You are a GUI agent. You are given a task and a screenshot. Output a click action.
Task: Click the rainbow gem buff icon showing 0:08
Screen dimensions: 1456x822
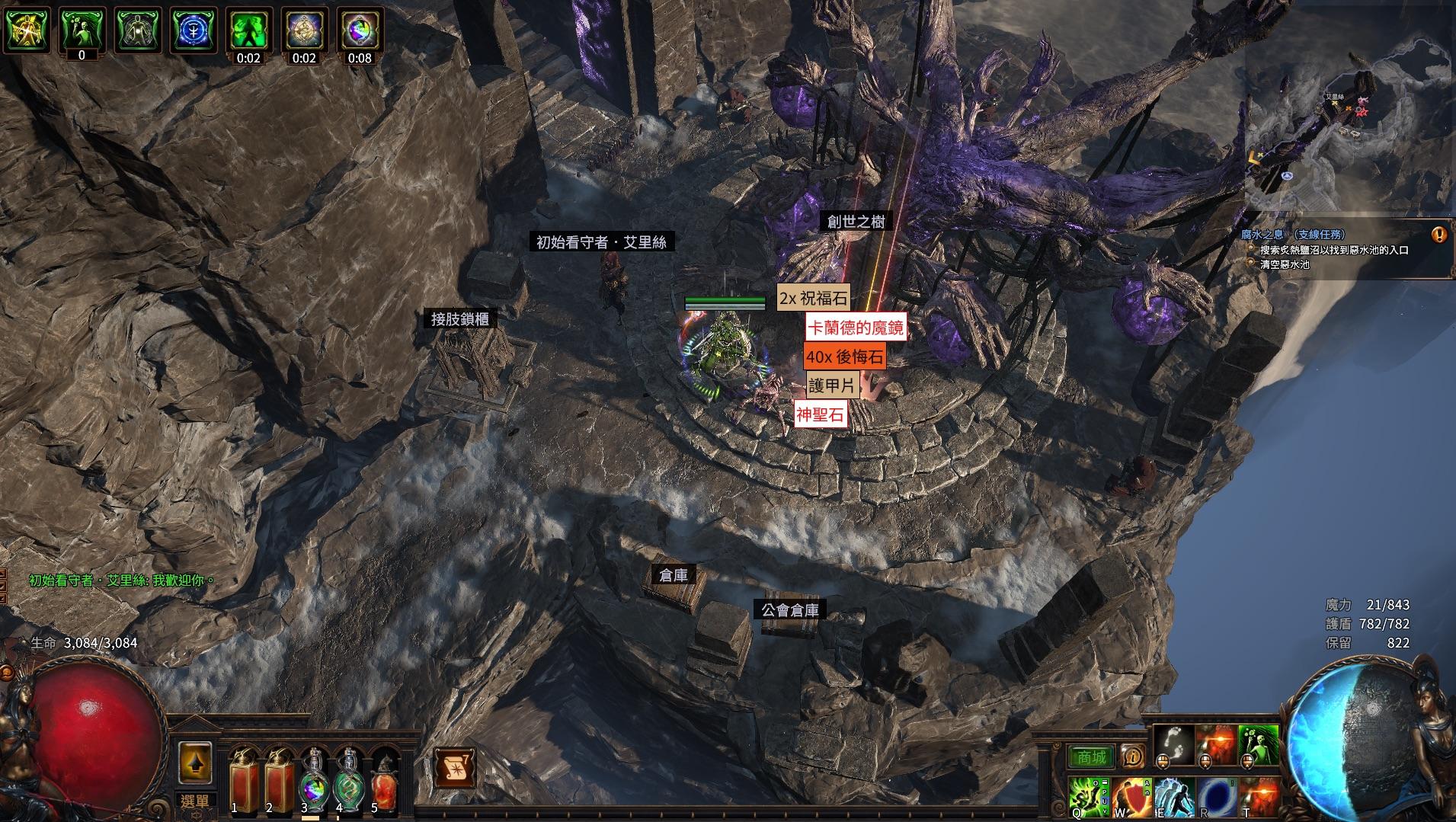360,31
